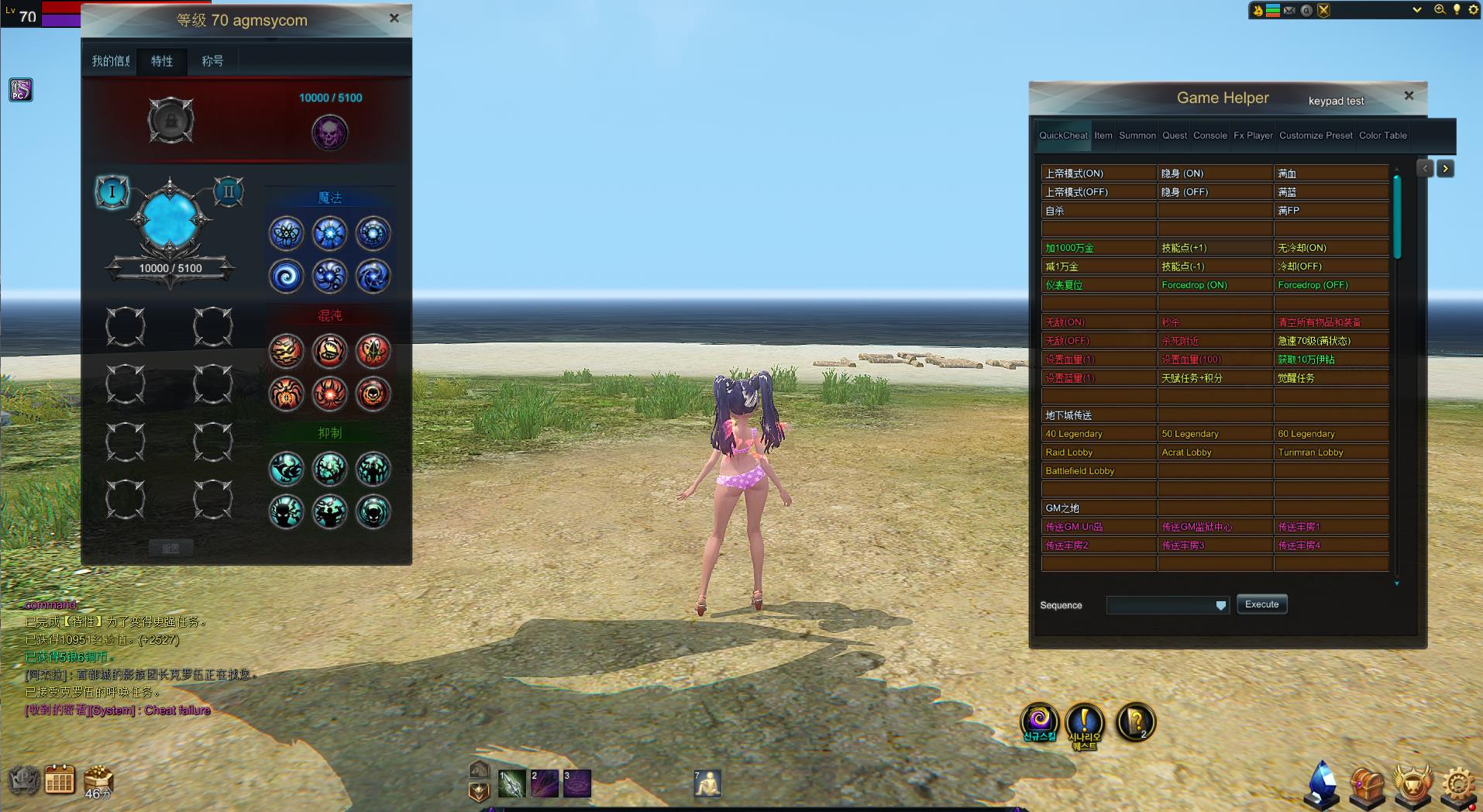Click the Execute button
This screenshot has height=812, width=1483.
[x=1261, y=604]
